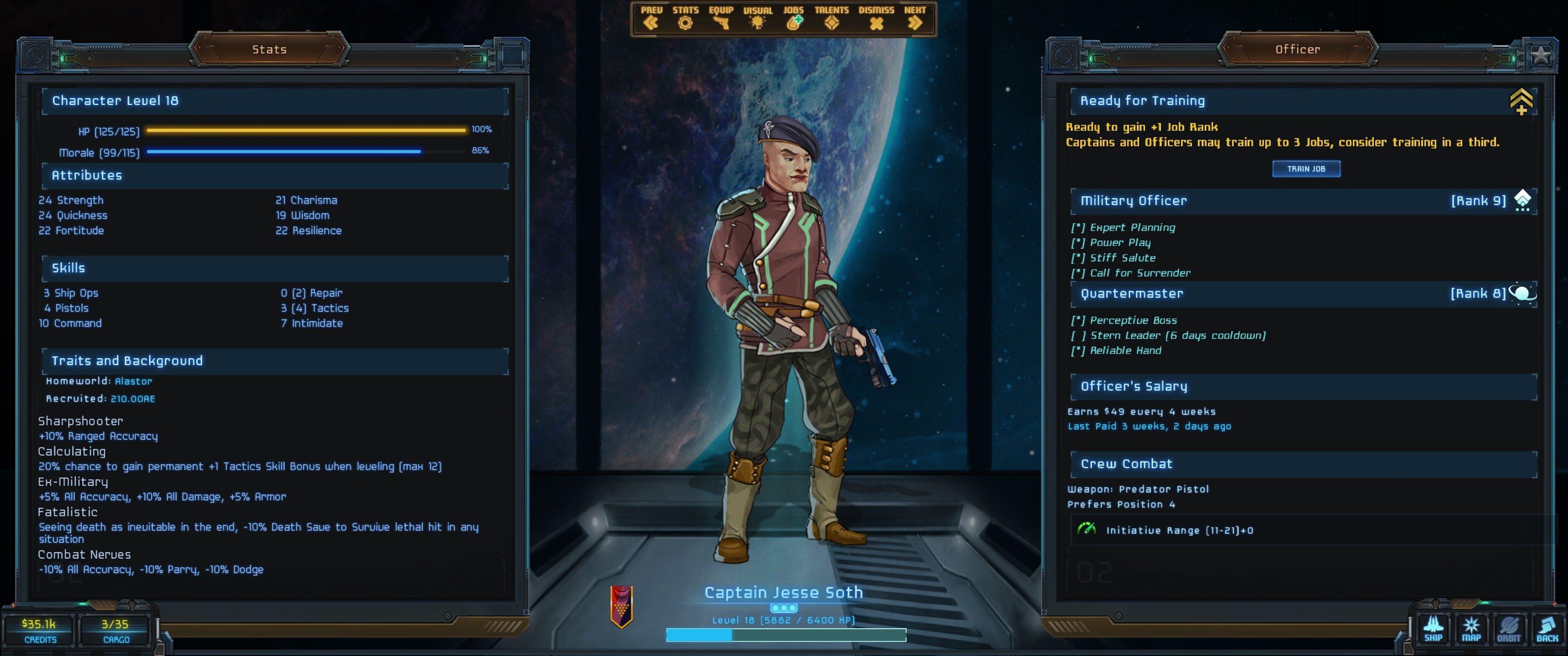Open the Map

pyautogui.click(x=1471, y=629)
